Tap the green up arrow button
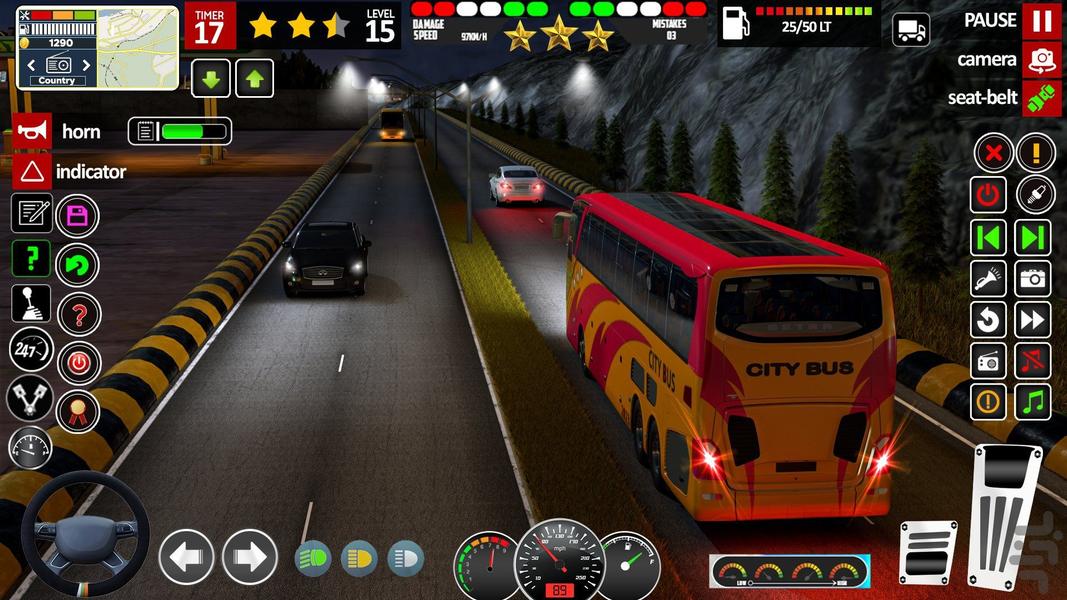Image resolution: width=1067 pixels, height=600 pixels. 254,78
